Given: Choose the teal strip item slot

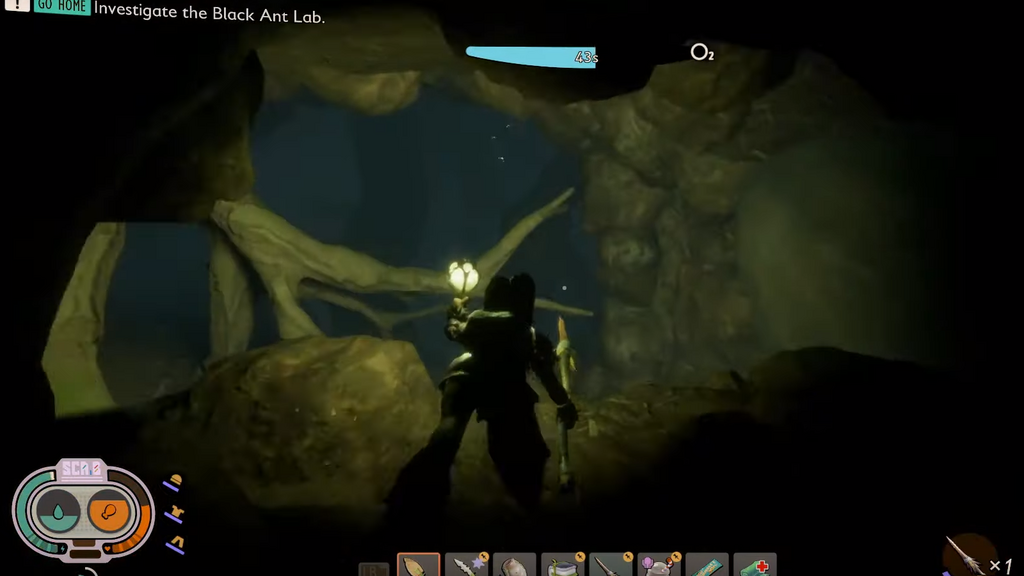Looking at the screenshot, I should 707,566.
